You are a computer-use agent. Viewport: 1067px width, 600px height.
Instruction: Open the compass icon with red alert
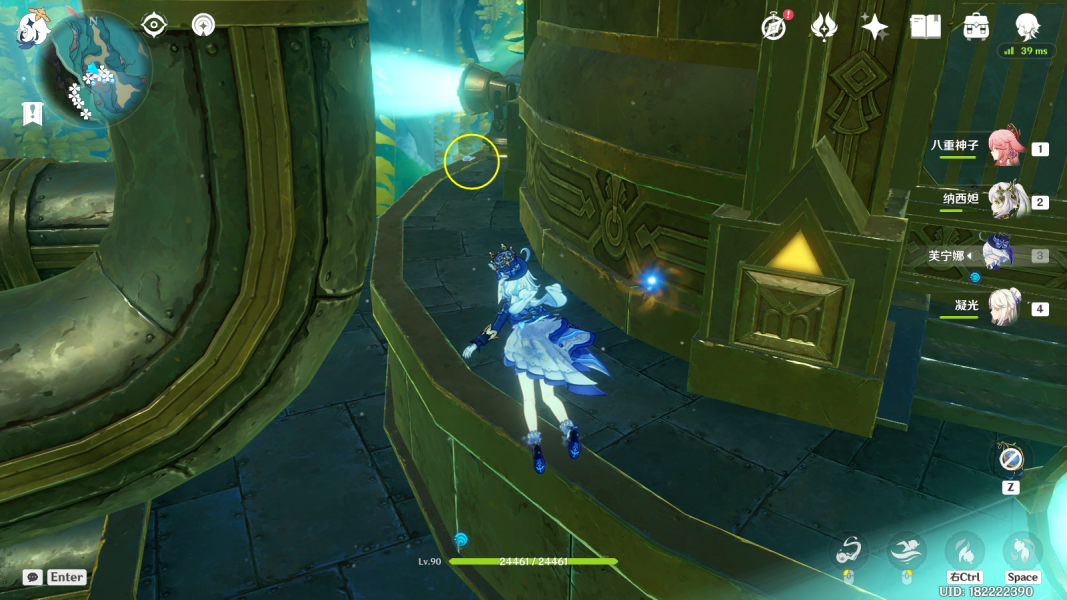point(773,28)
